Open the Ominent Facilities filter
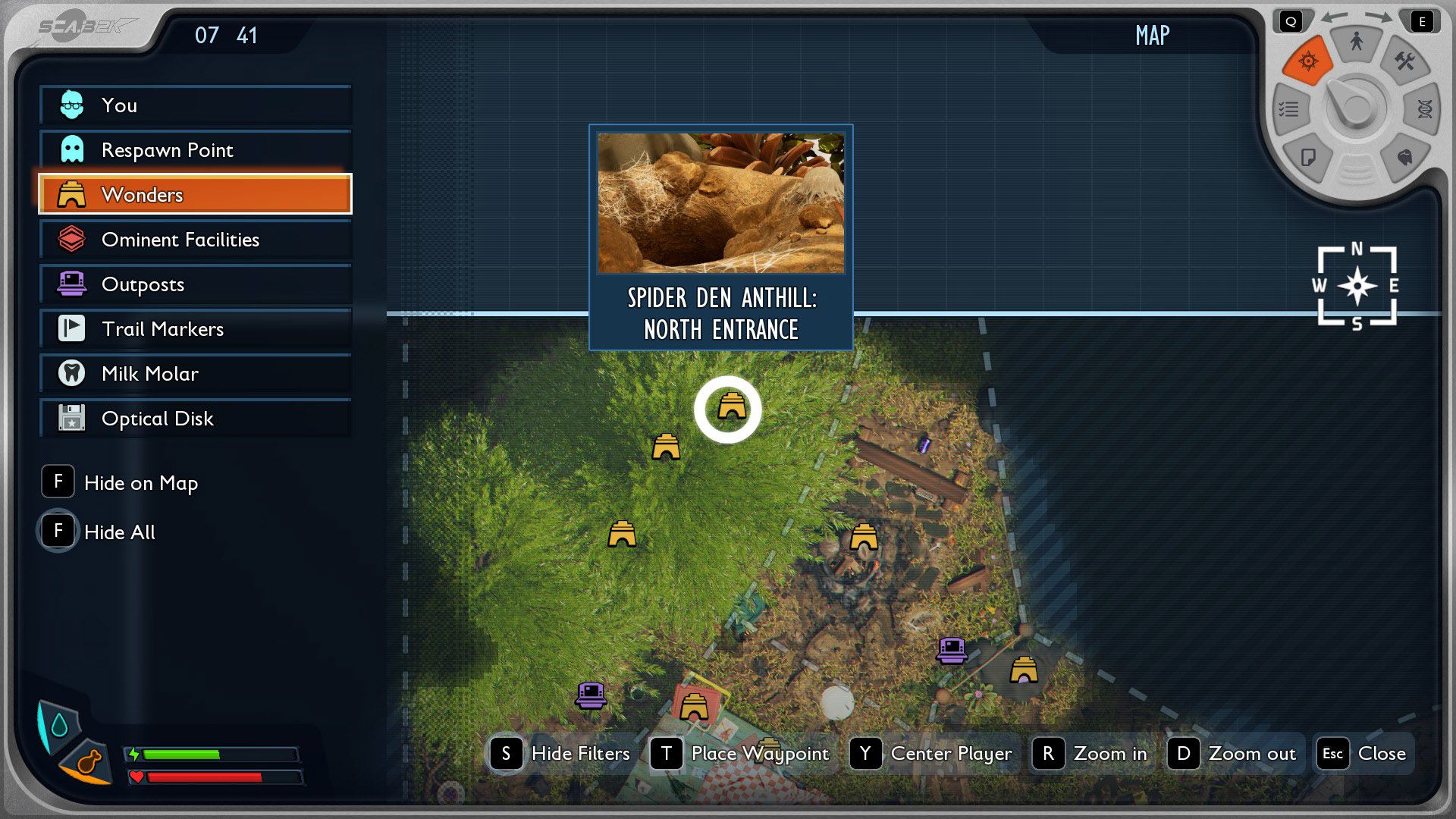The image size is (1456, 819). click(x=195, y=240)
